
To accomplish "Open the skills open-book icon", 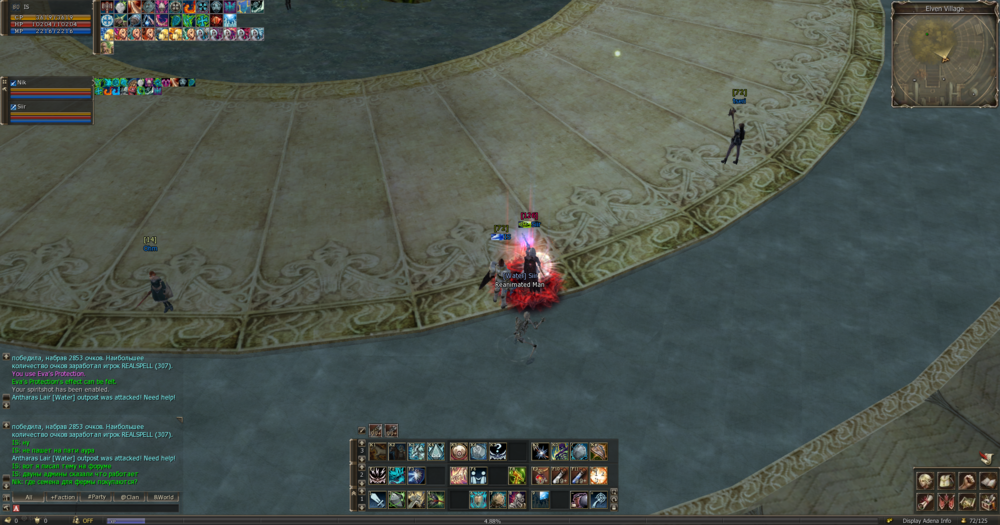I will coord(988,481).
